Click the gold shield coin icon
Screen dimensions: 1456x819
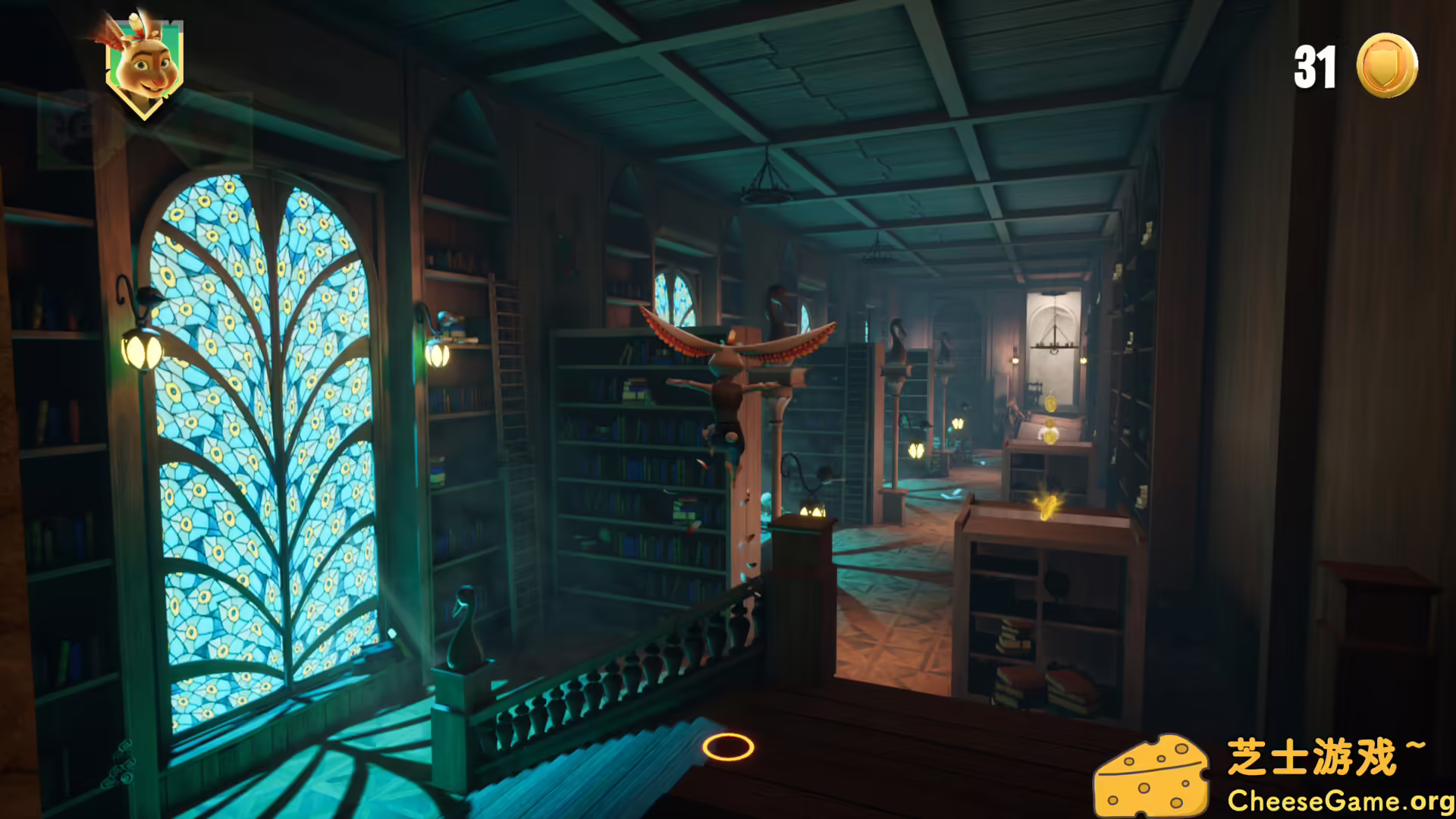coord(1387,66)
